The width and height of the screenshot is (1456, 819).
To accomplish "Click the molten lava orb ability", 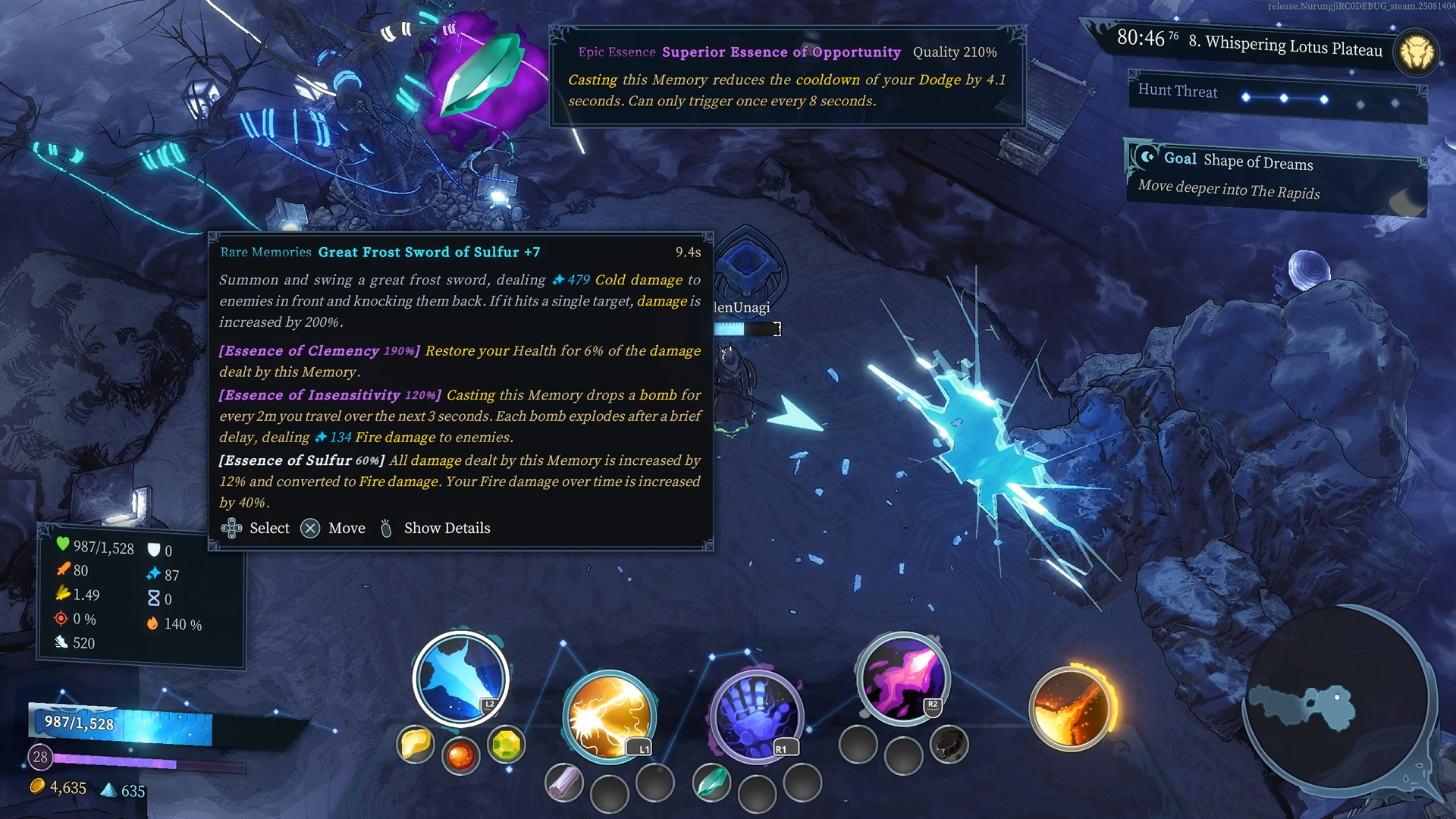I will click(x=1070, y=709).
